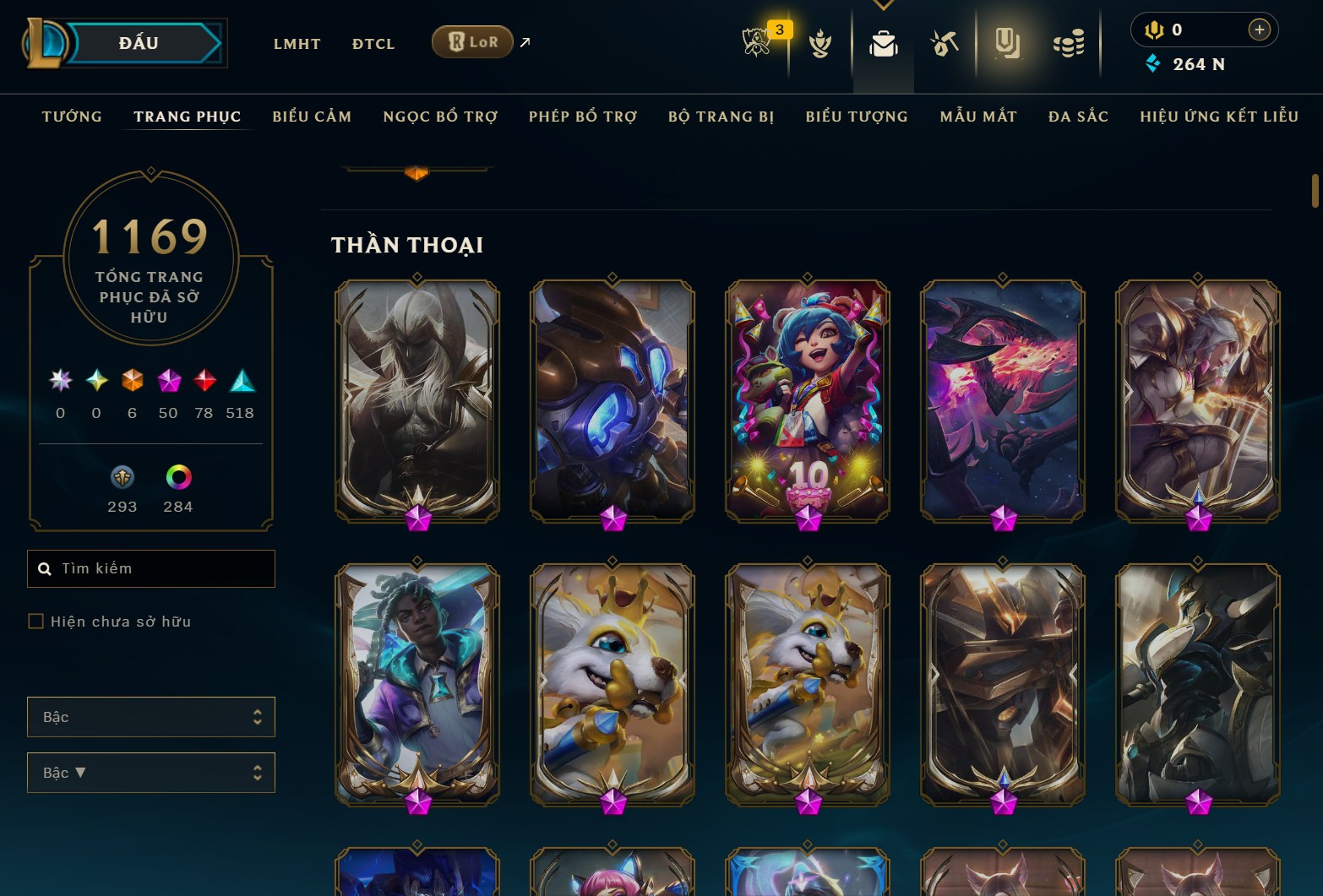Switch to the BIỂU CẢM tab
The image size is (1323, 896).
click(312, 117)
